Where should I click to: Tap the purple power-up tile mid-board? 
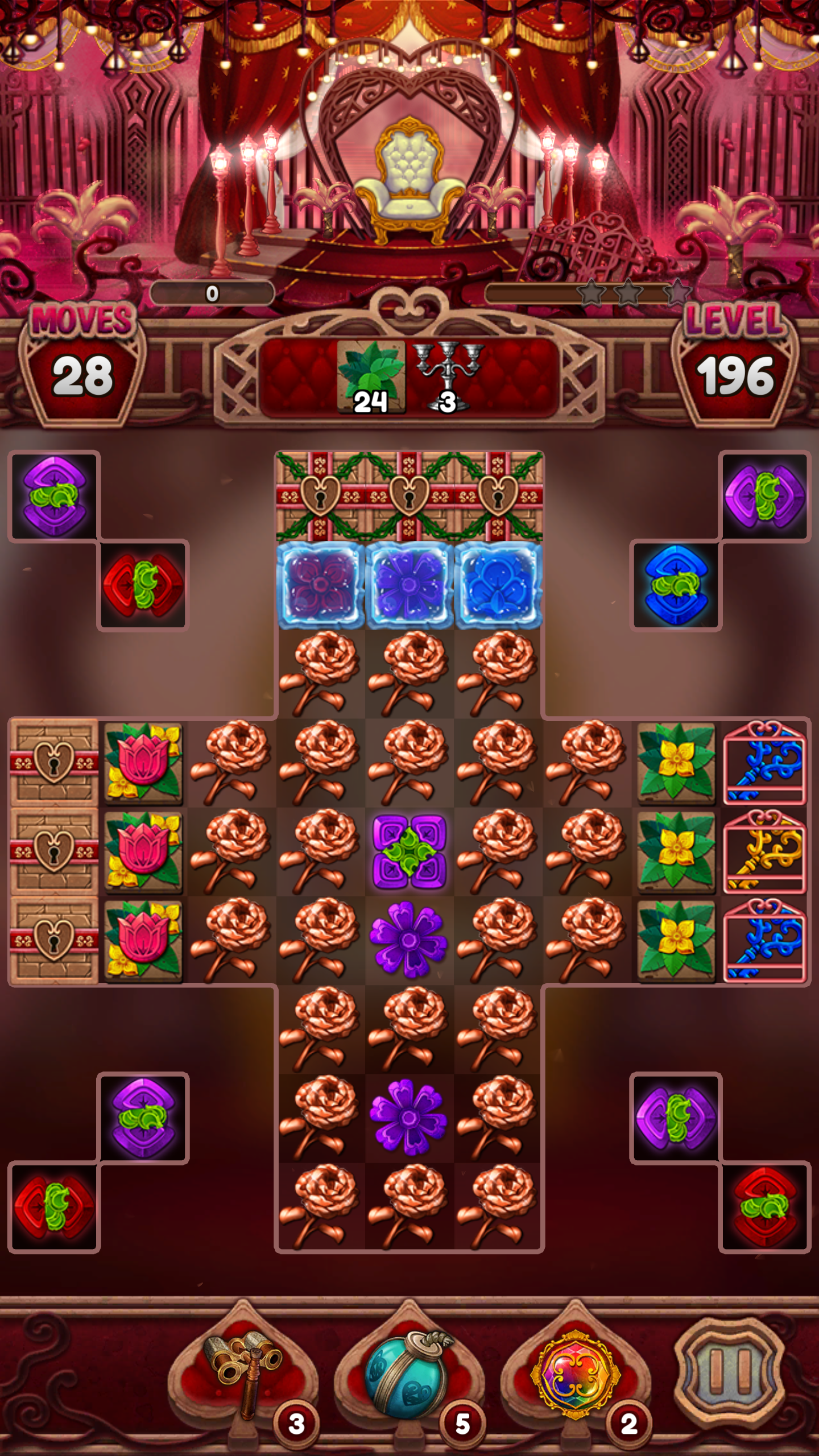point(409,853)
